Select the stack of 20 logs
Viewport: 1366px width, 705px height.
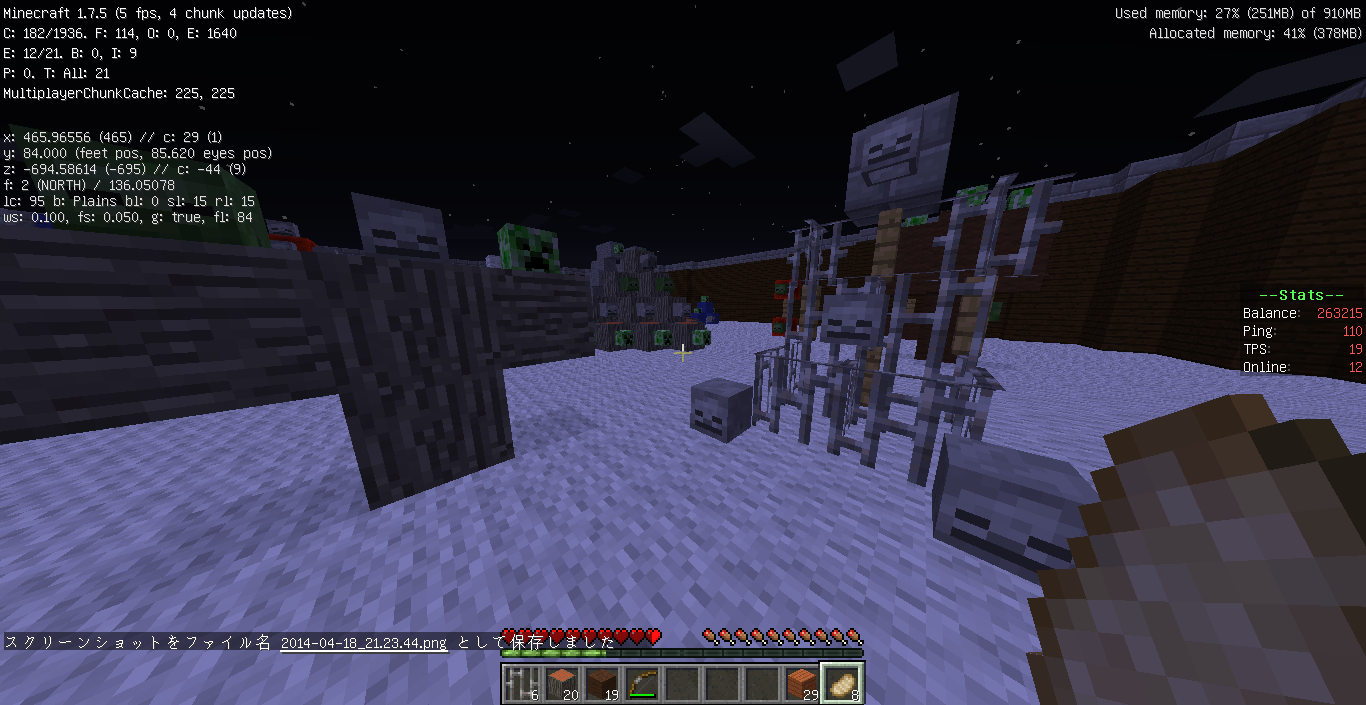(x=560, y=684)
